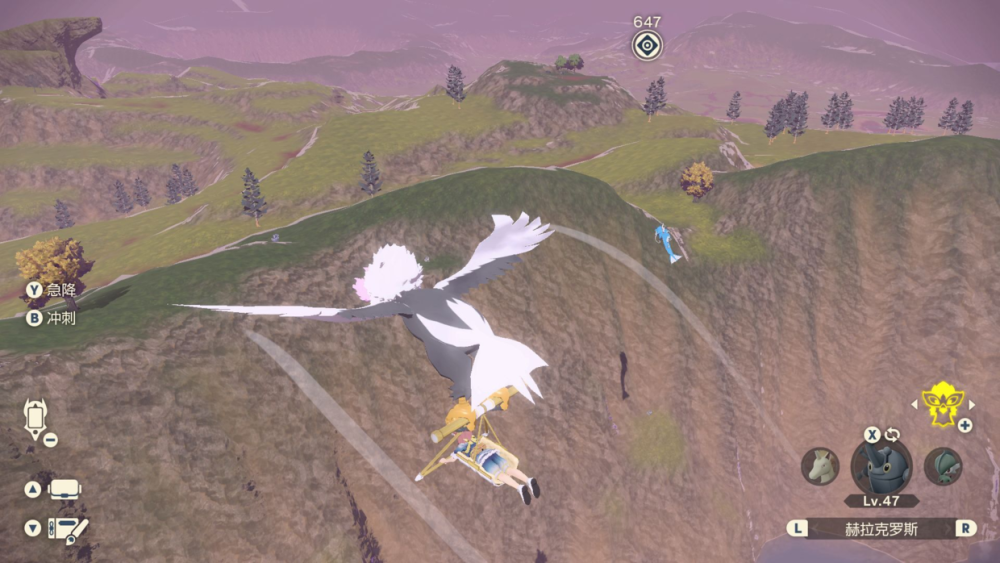Click the swap arrows icon above Heracross

(x=892, y=435)
